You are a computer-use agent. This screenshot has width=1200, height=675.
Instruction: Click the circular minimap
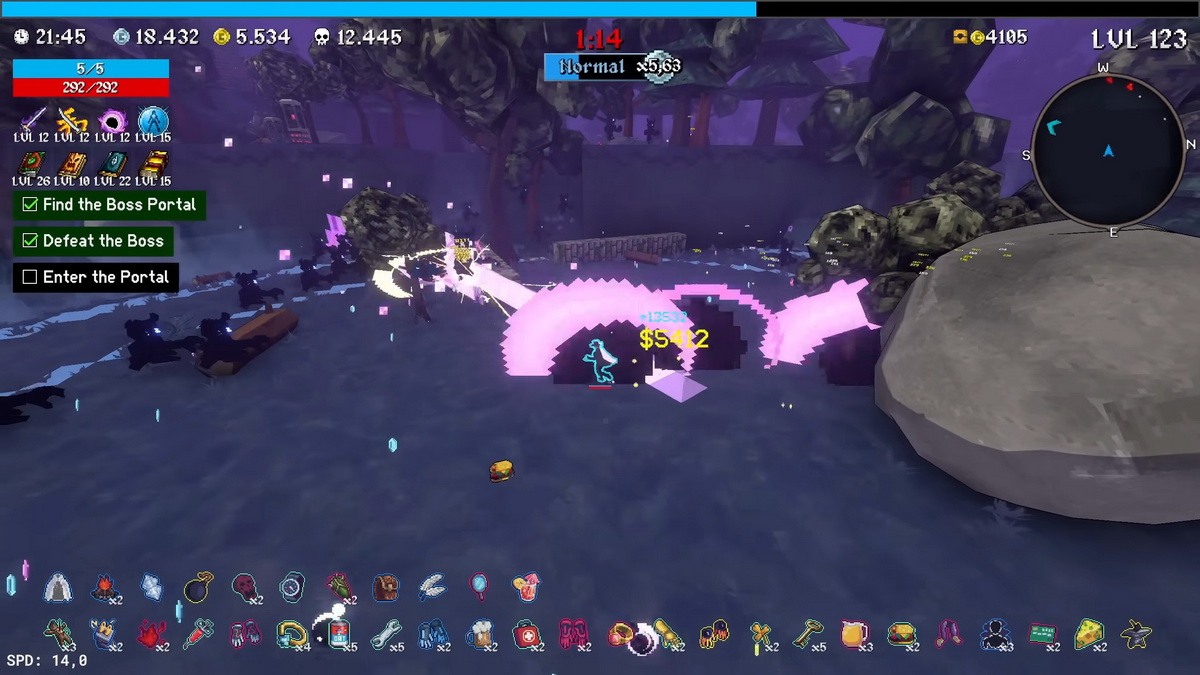tap(1108, 152)
